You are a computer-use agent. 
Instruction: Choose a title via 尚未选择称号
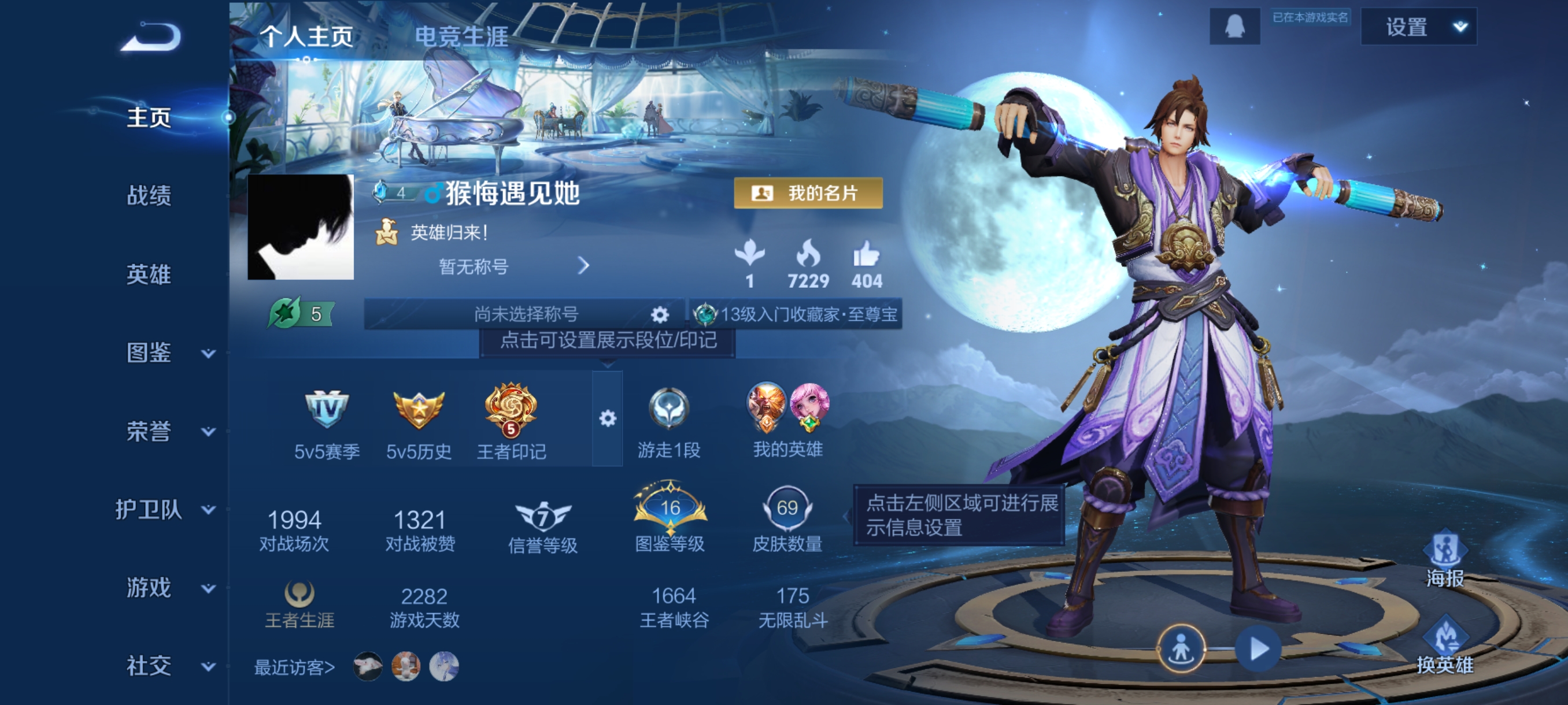pyautogui.click(x=526, y=314)
